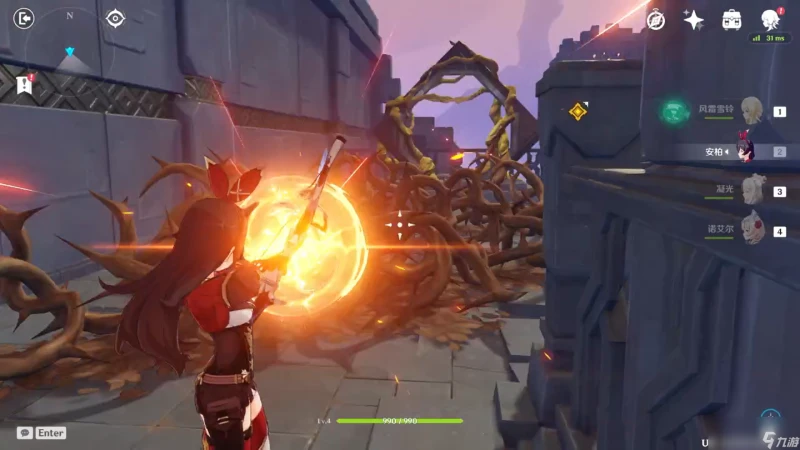Switch to party member 凝光
The width and height of the screenshot is (800, 450).
coord(752,191)
